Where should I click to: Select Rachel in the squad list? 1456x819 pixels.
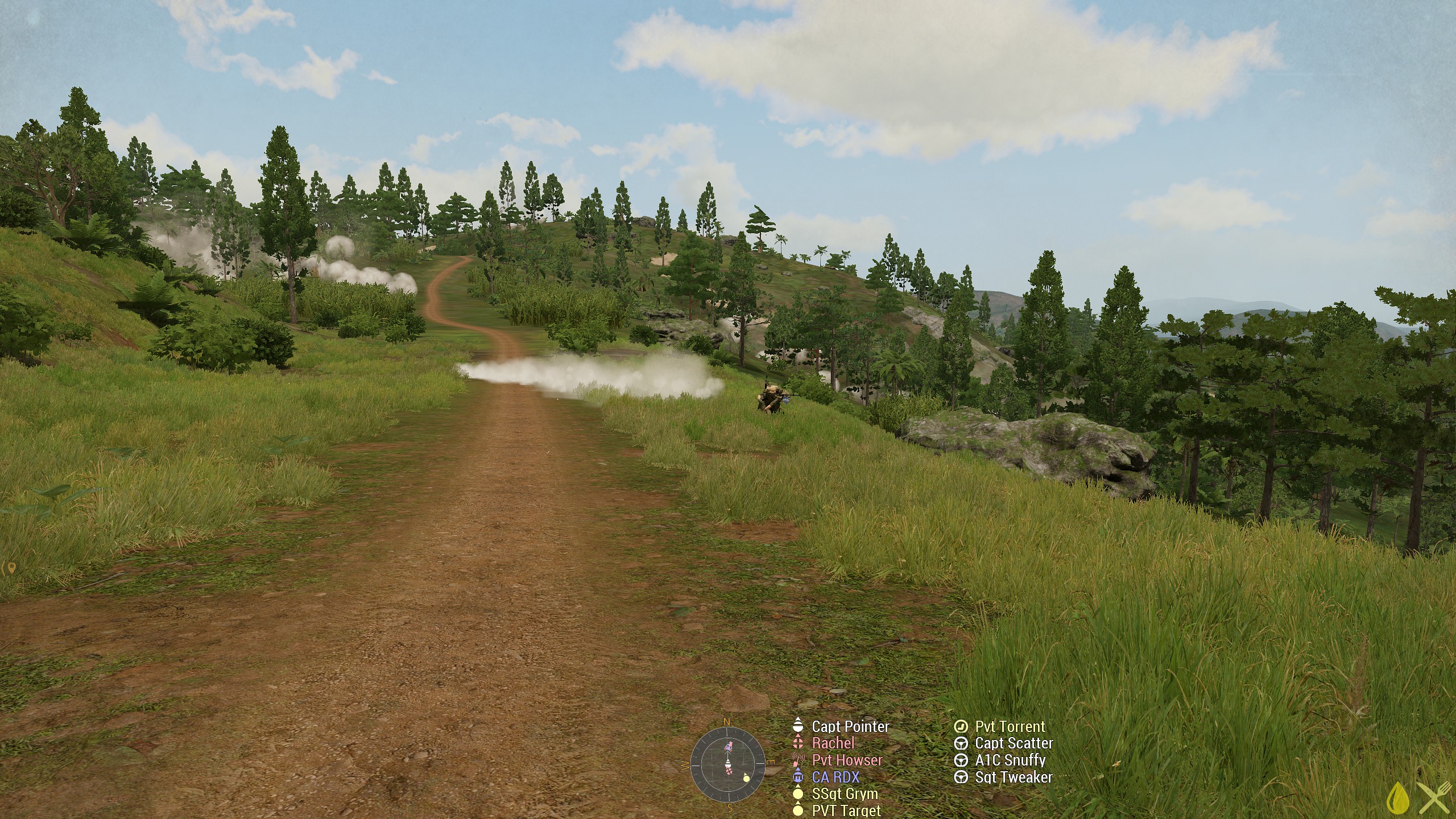point(833,743)
